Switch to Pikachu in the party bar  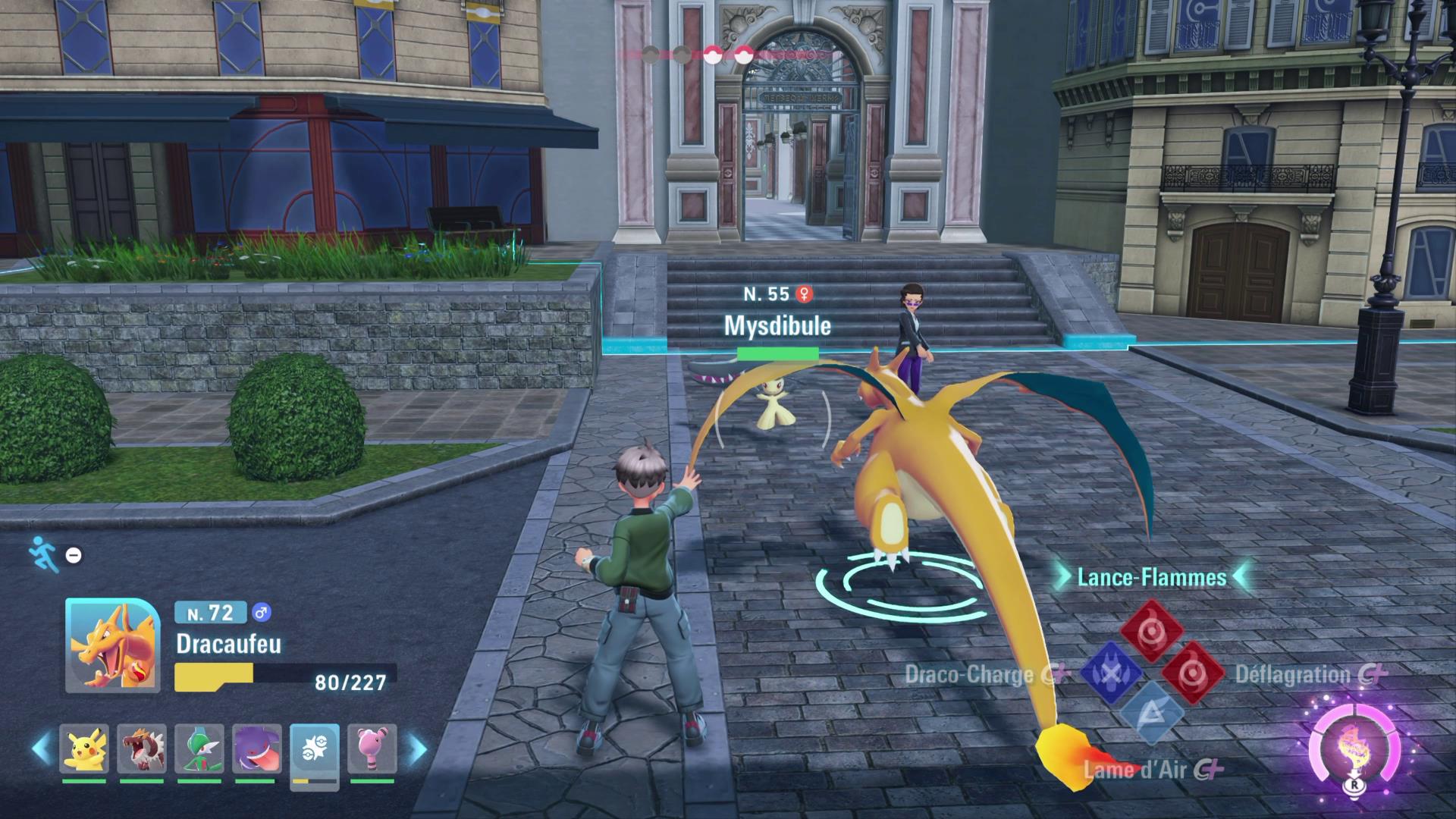(84, 749)
